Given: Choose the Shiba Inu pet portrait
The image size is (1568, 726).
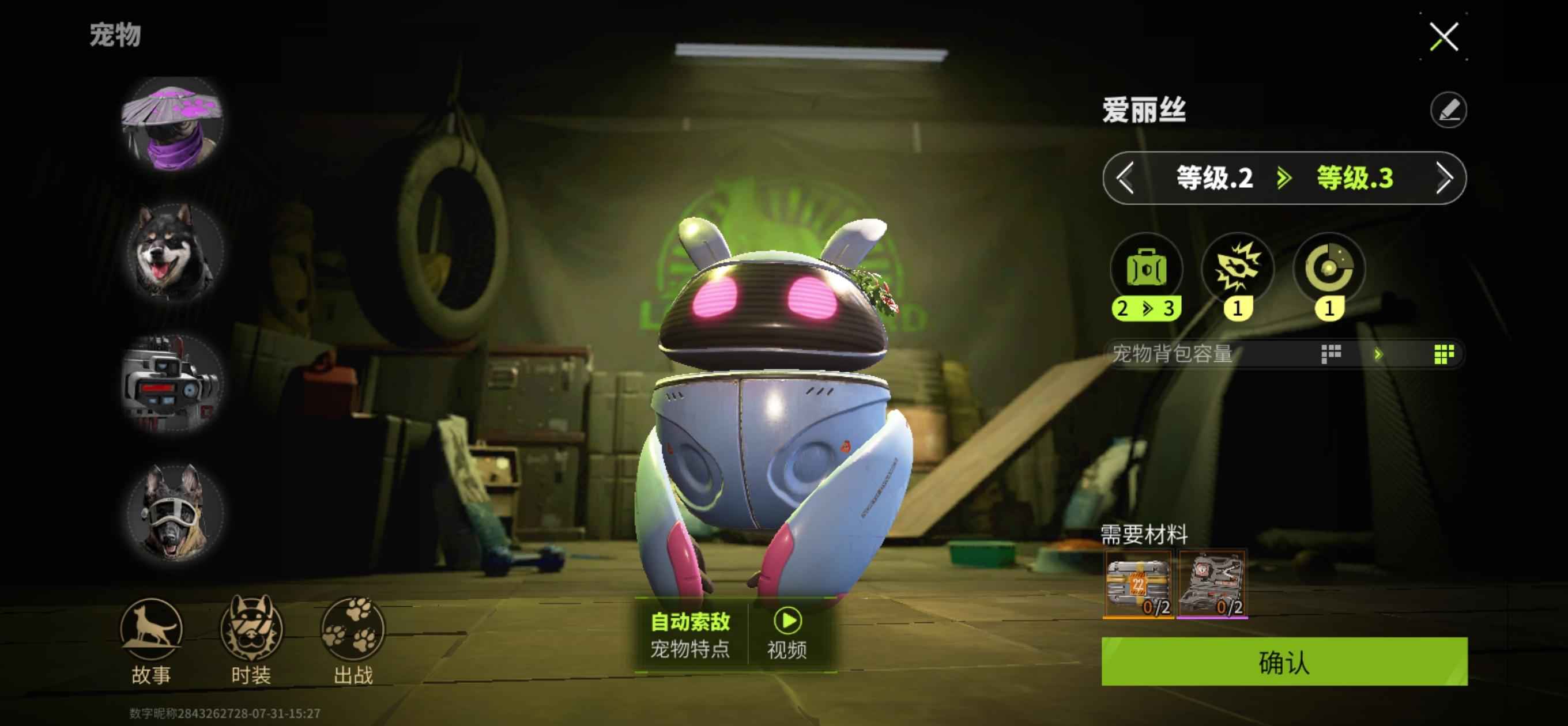Looking at the screenshot, I should (174, 252).
